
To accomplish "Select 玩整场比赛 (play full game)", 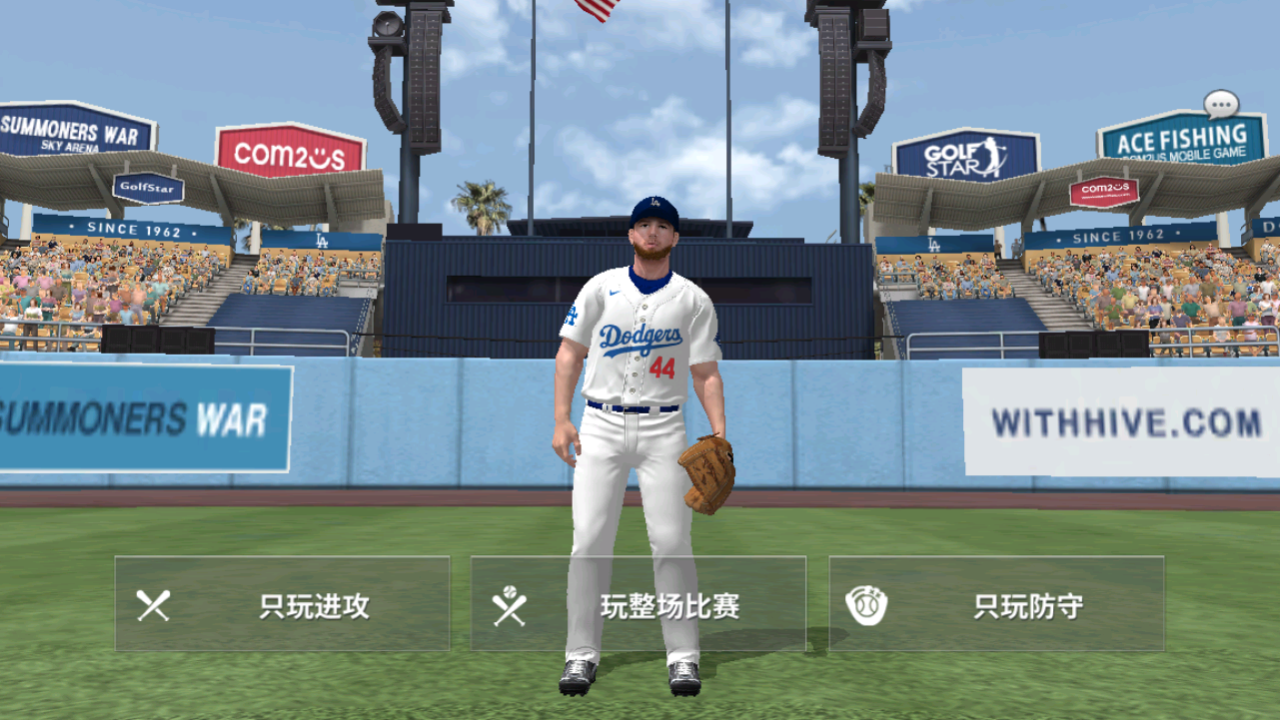I will coord(638,604).
